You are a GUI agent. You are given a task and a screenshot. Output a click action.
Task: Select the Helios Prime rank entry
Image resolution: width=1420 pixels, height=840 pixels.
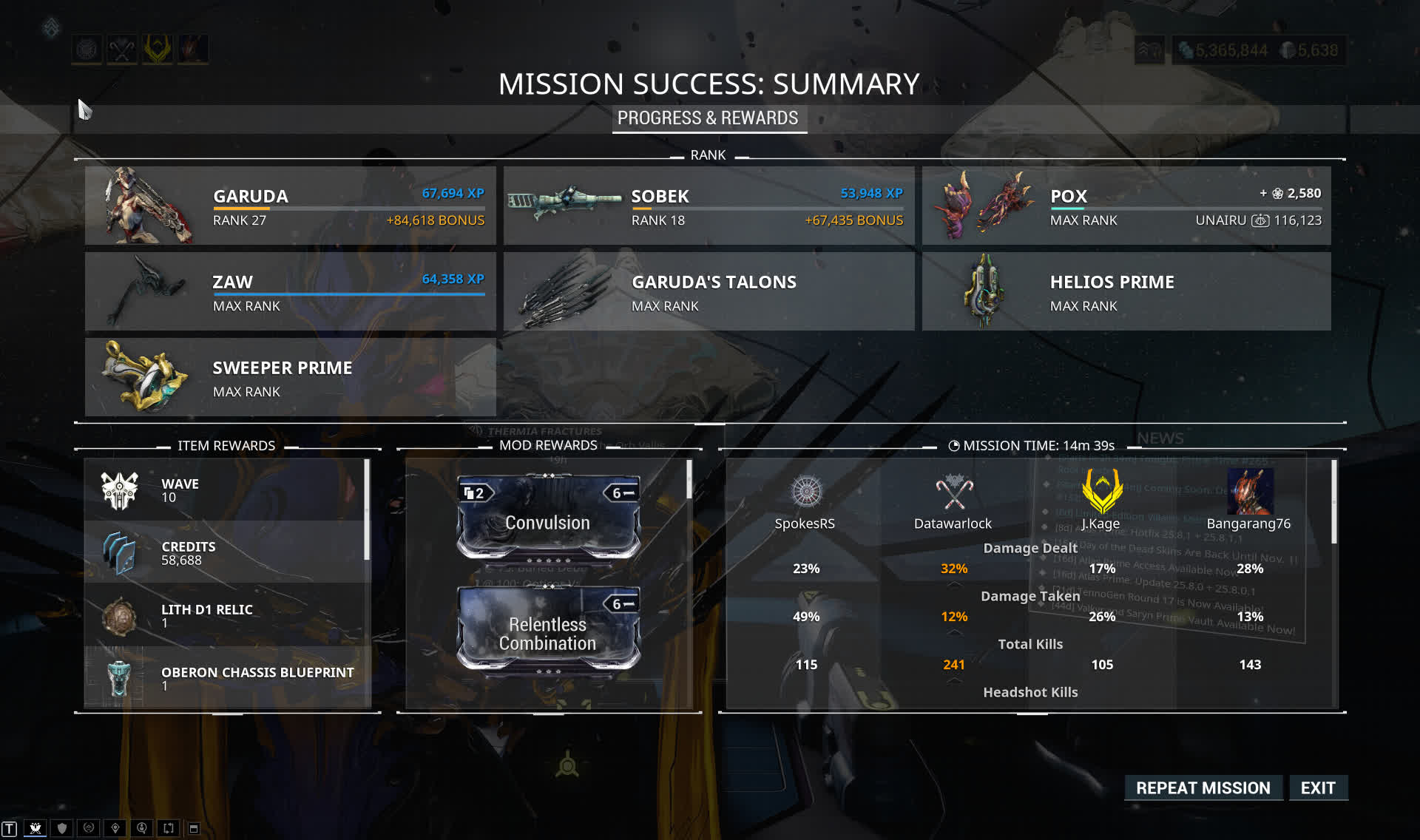coord(1126,291)
